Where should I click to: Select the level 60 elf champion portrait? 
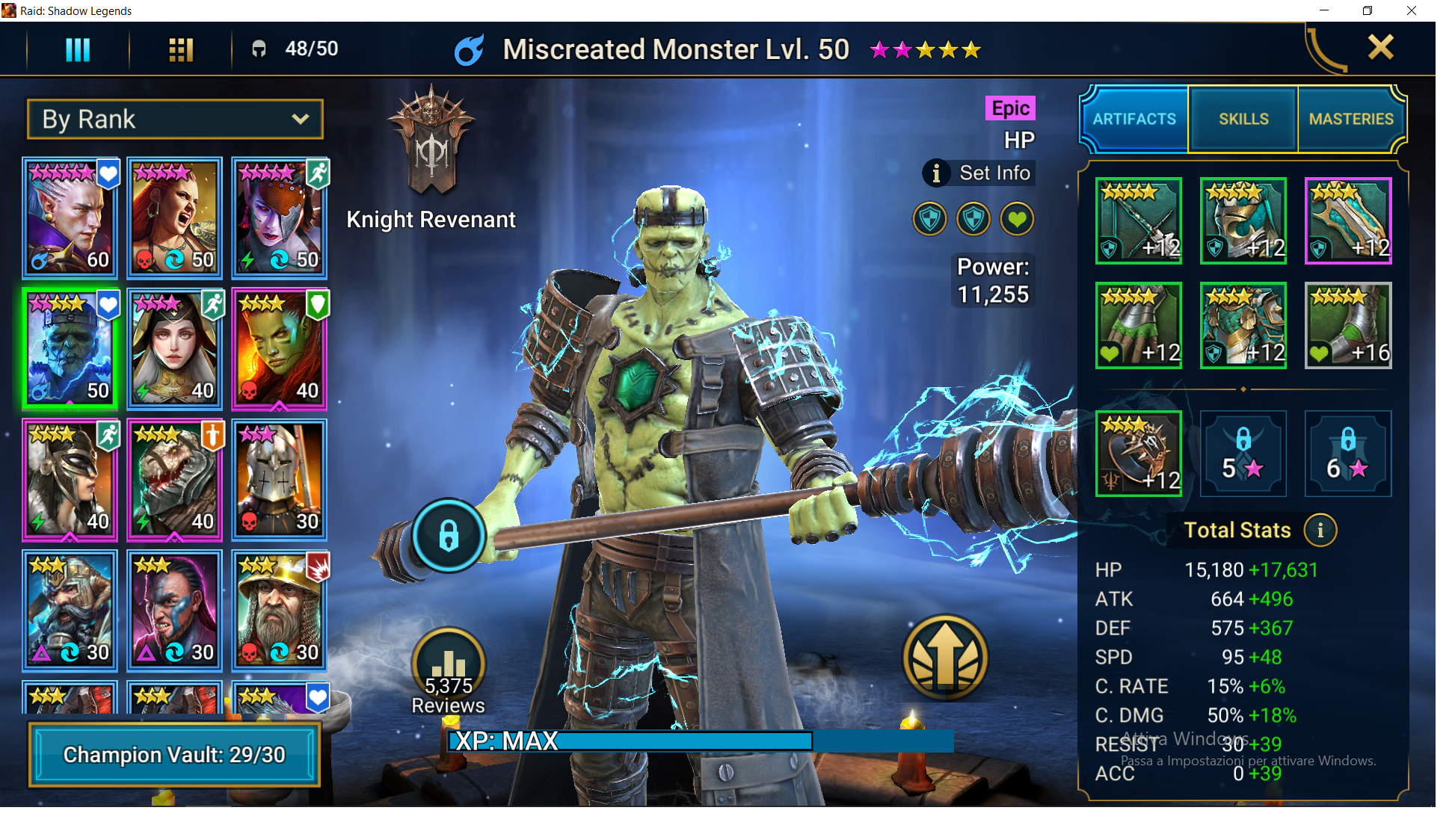coord(70,217)
